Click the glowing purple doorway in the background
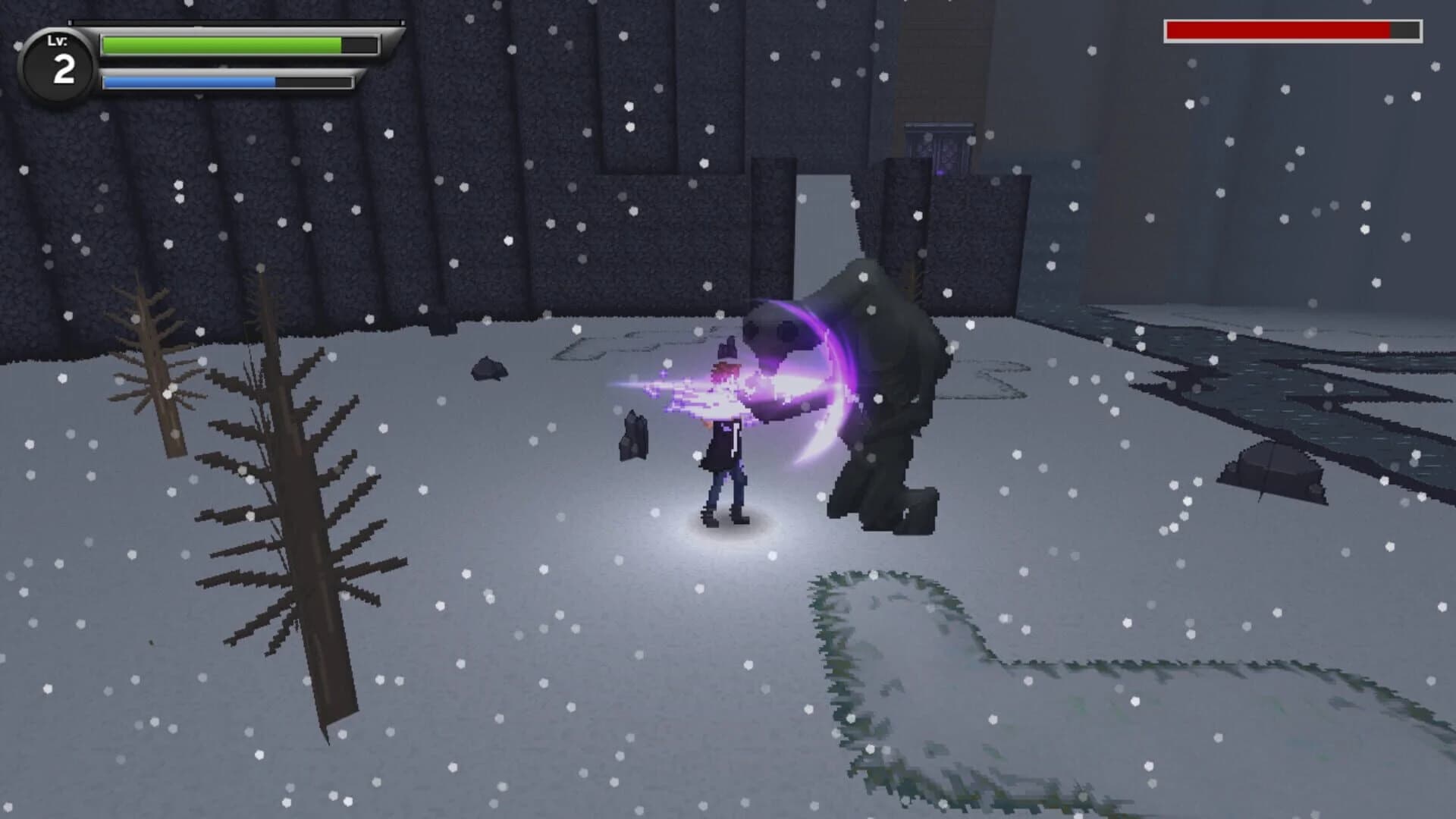This screenshot has height=819, width=1456. pos(940,152)
